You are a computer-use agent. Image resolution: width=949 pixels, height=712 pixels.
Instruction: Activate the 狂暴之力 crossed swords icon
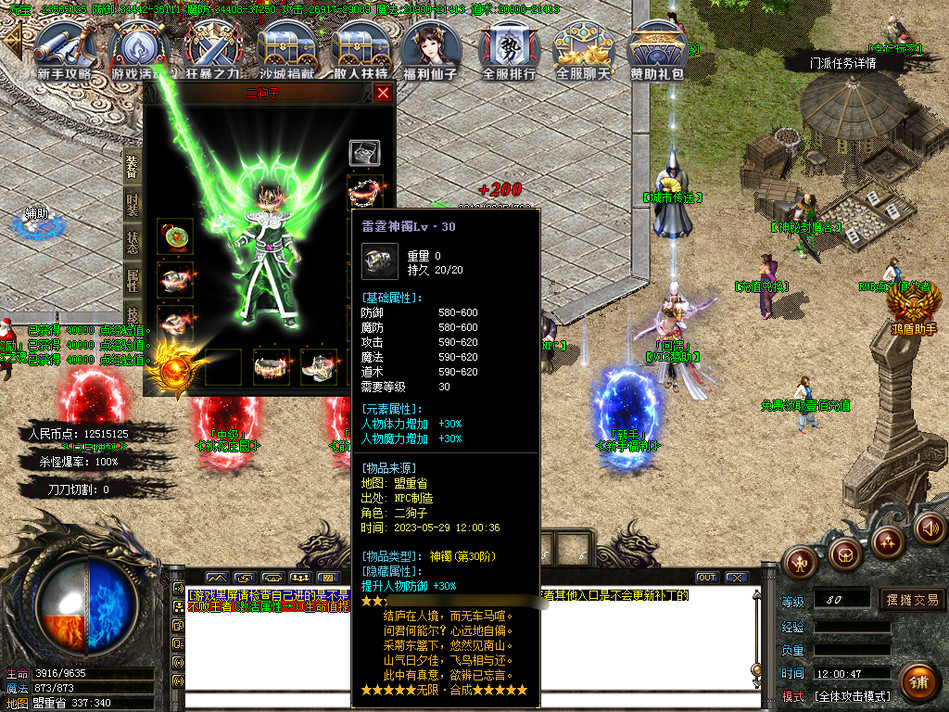[x=212, y=50]
